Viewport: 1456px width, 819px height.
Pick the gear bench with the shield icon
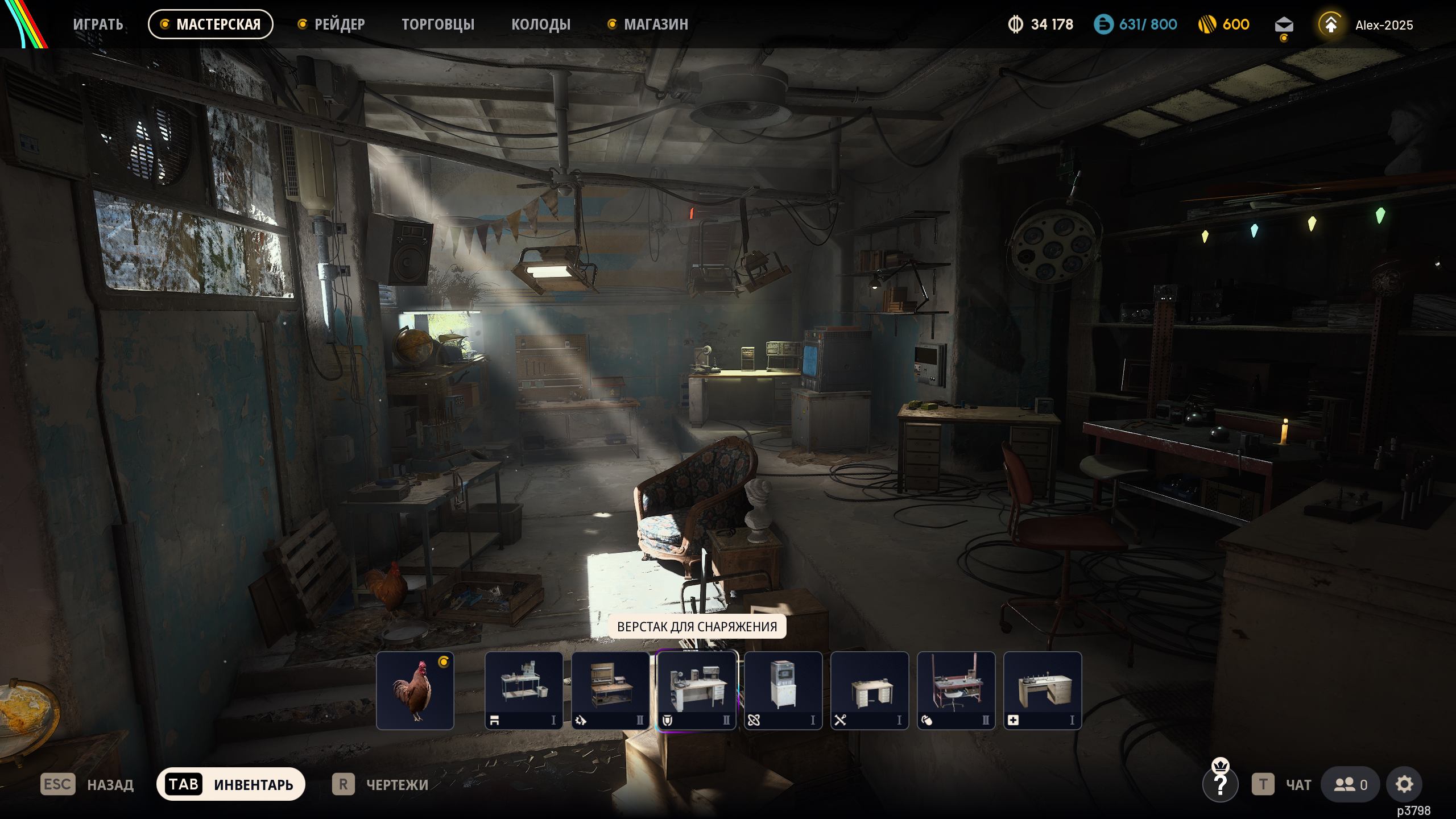pyautogui.click(x=697, y=690)
